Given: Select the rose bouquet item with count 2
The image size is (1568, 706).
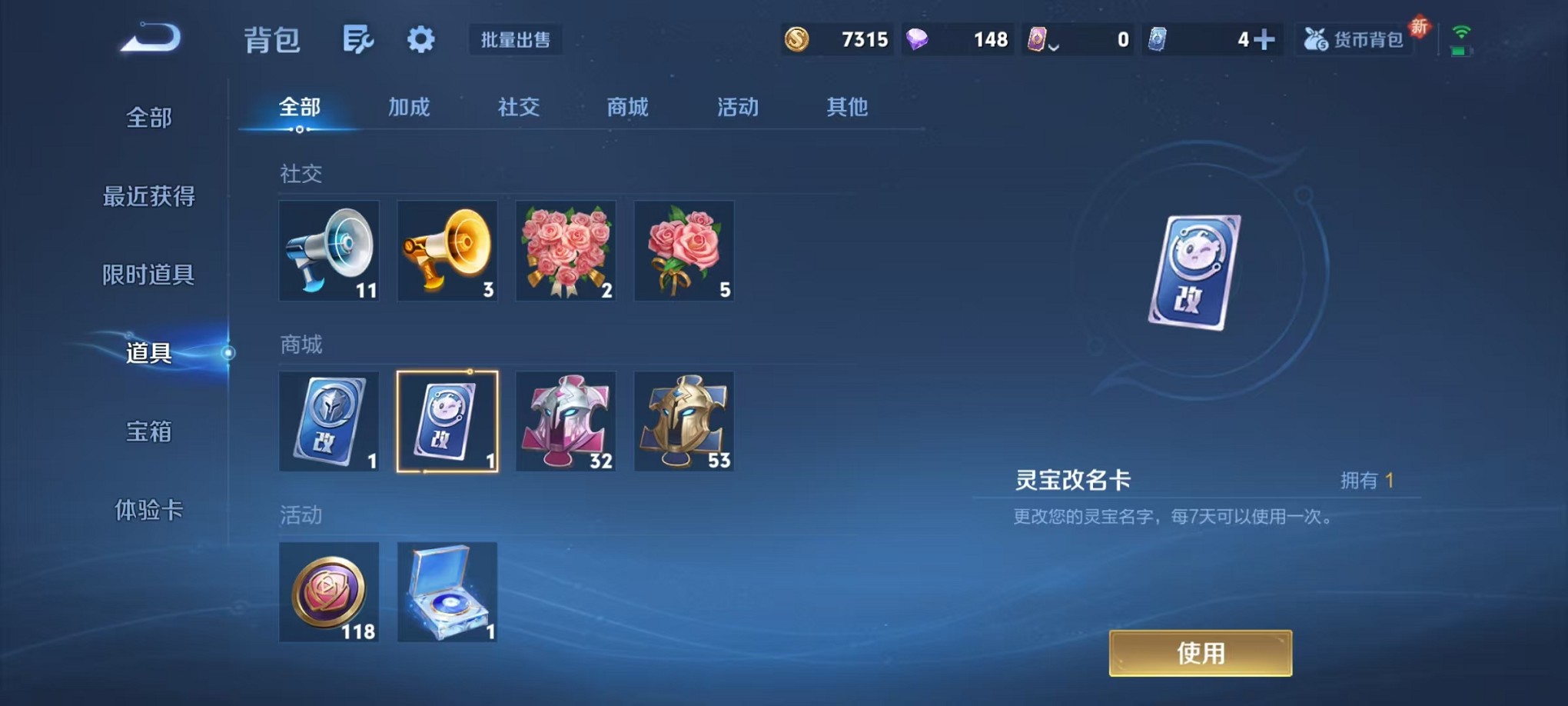Looking at the screenshot, I should pyautogui.click(x=566, y=251).
